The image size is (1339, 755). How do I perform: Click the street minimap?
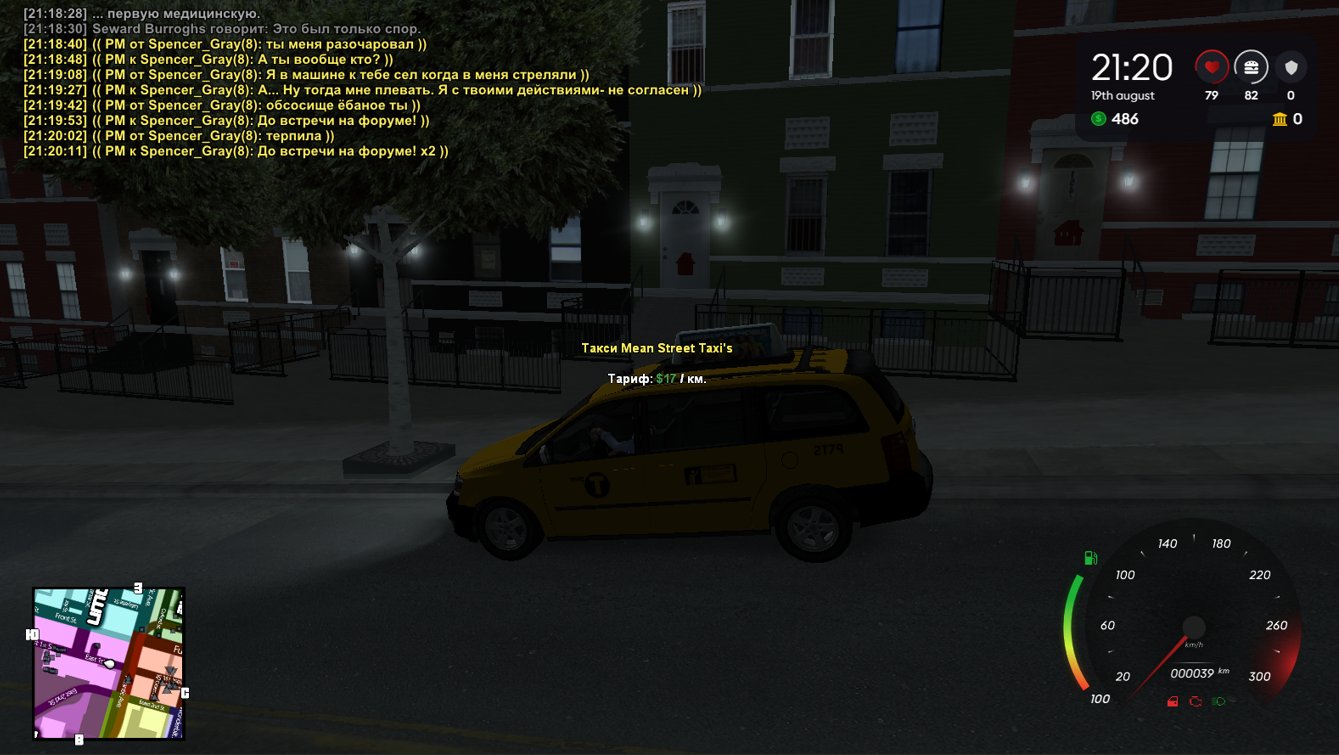(108, 663)
